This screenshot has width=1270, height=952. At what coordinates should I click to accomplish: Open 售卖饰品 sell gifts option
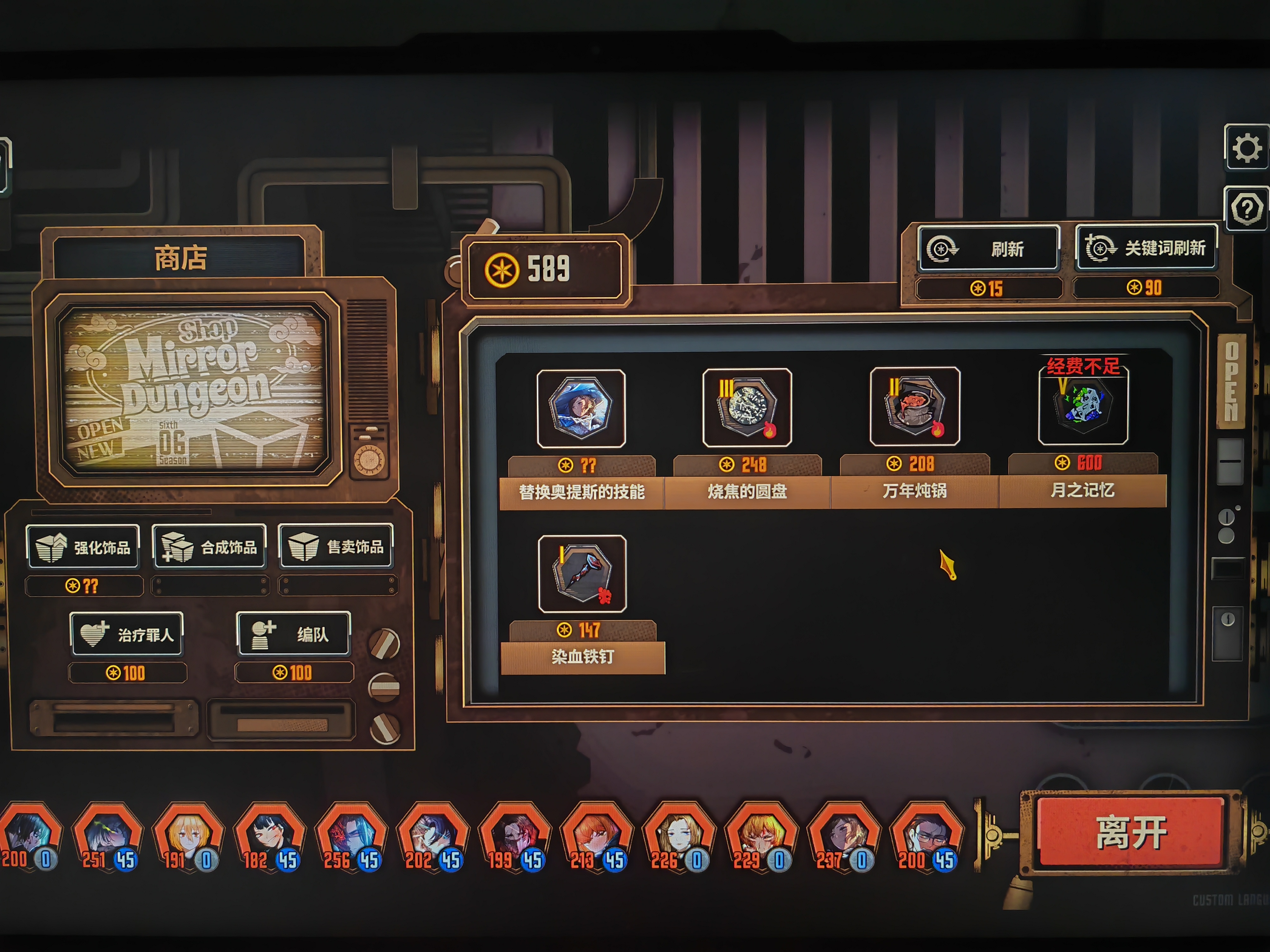tap(336, 546)
